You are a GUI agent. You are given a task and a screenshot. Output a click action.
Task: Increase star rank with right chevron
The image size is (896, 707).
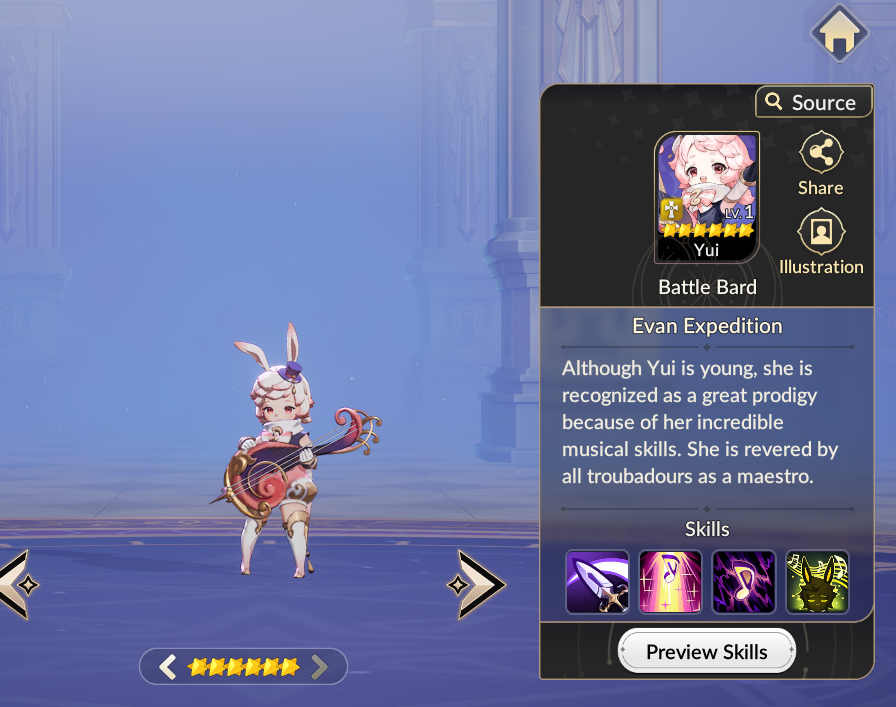coord(319,666)
